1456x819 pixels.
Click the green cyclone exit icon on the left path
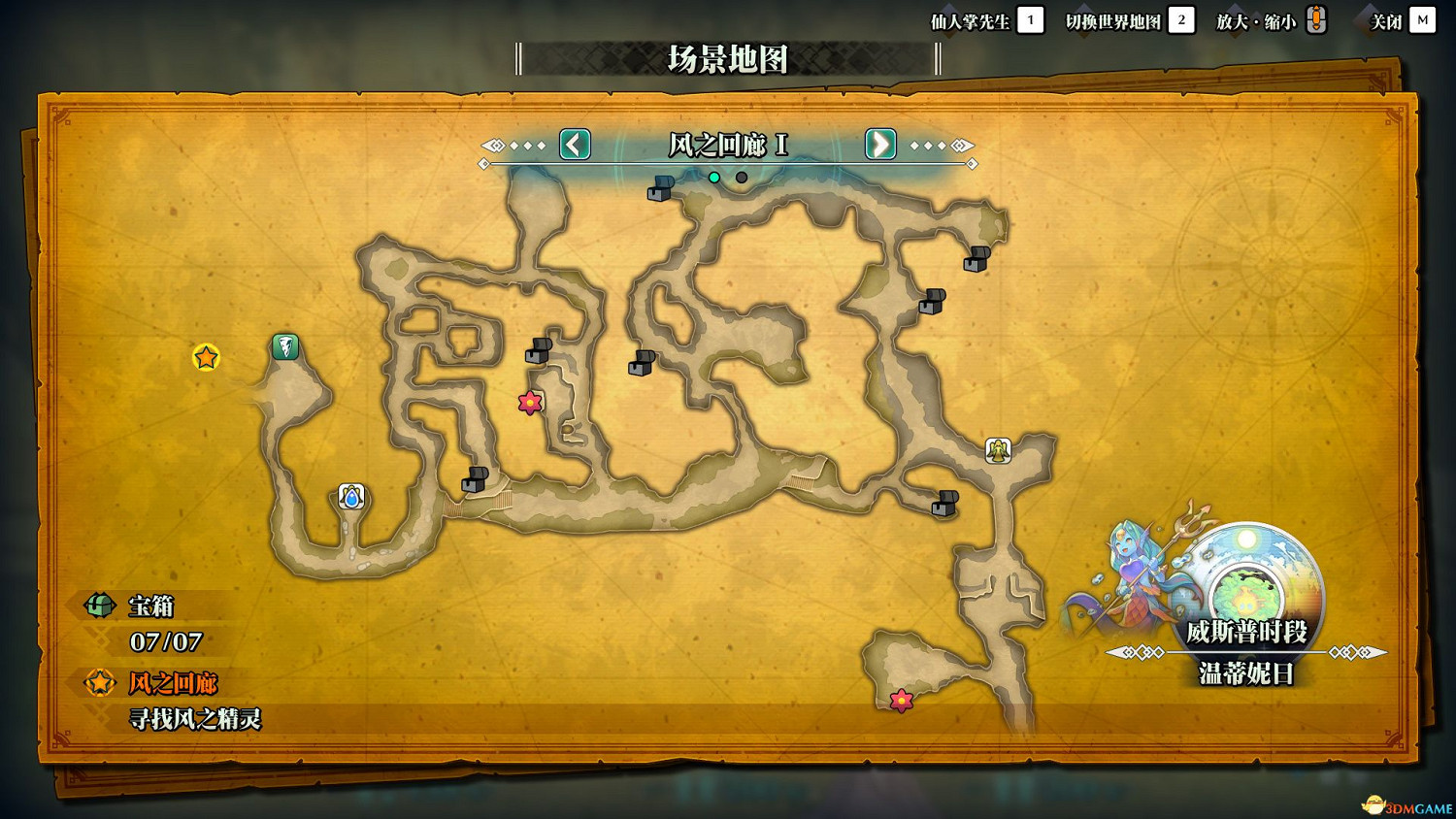tap(283, 346)
